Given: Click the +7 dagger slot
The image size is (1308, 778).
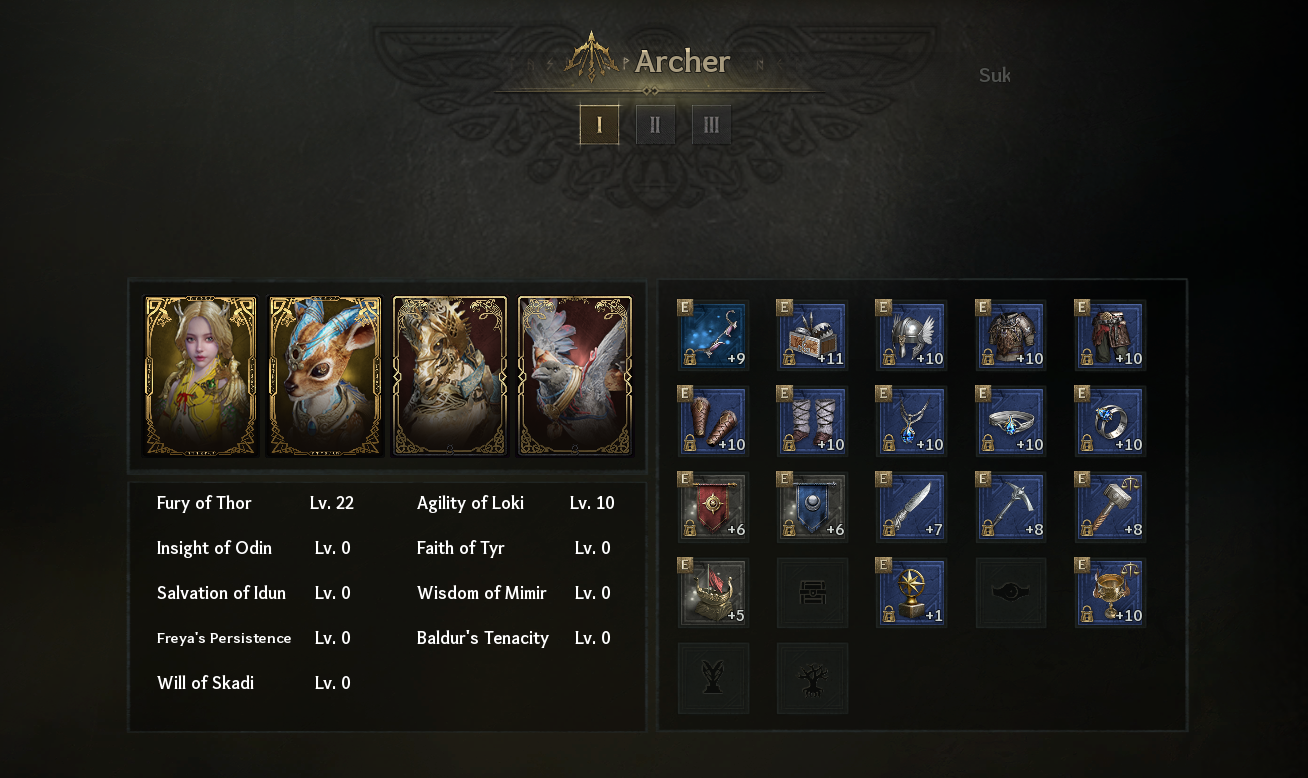Looking at the screenshot, I should pyautogui.click(x=911, y=508).
